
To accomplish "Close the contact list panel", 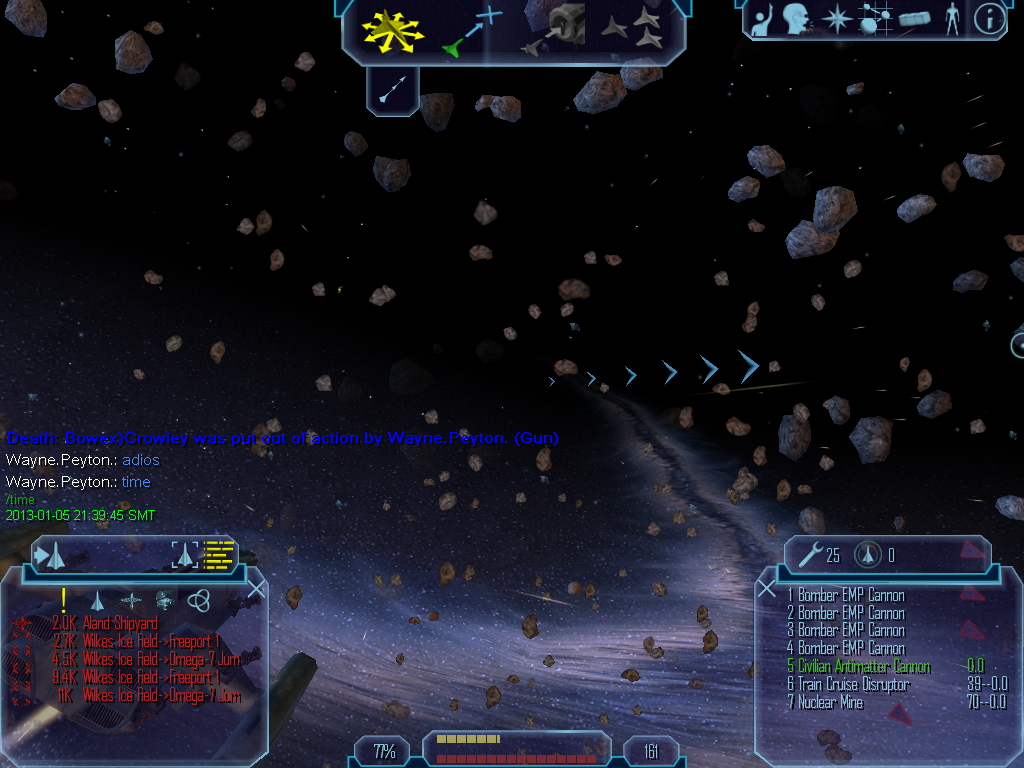I will tap(256, 589).
